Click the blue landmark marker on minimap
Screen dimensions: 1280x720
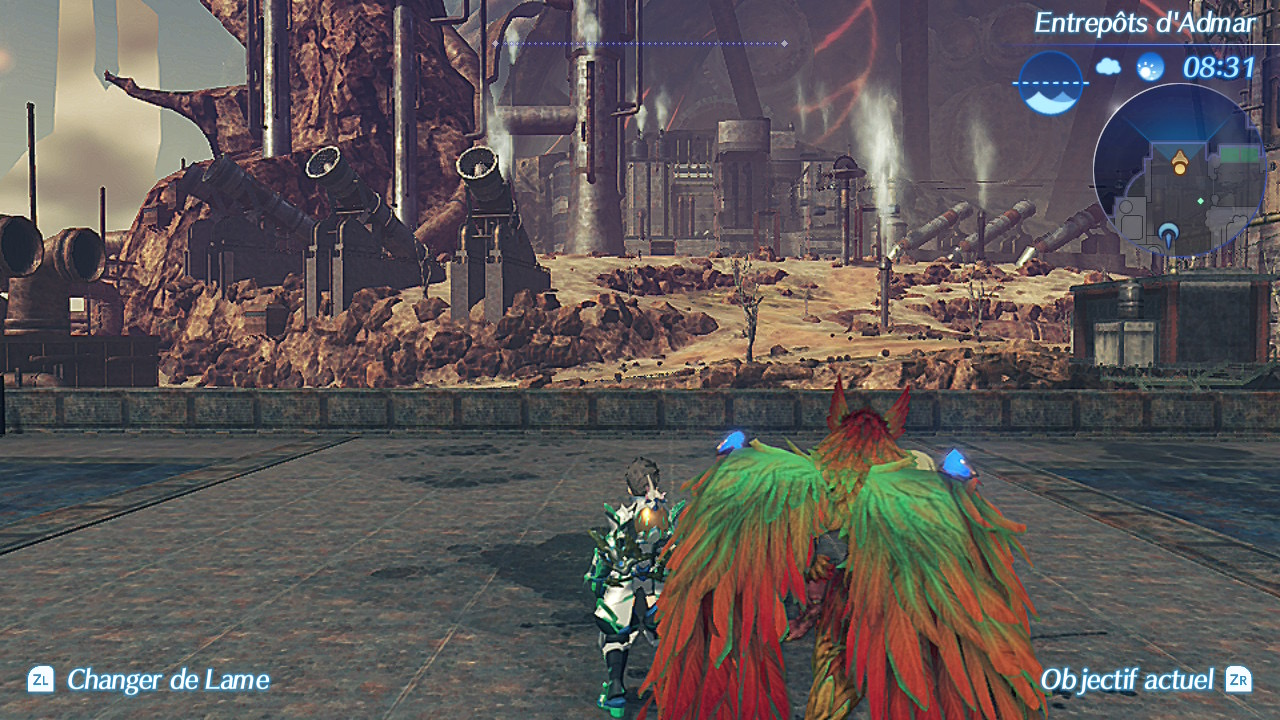click(x=1169, y=236)
